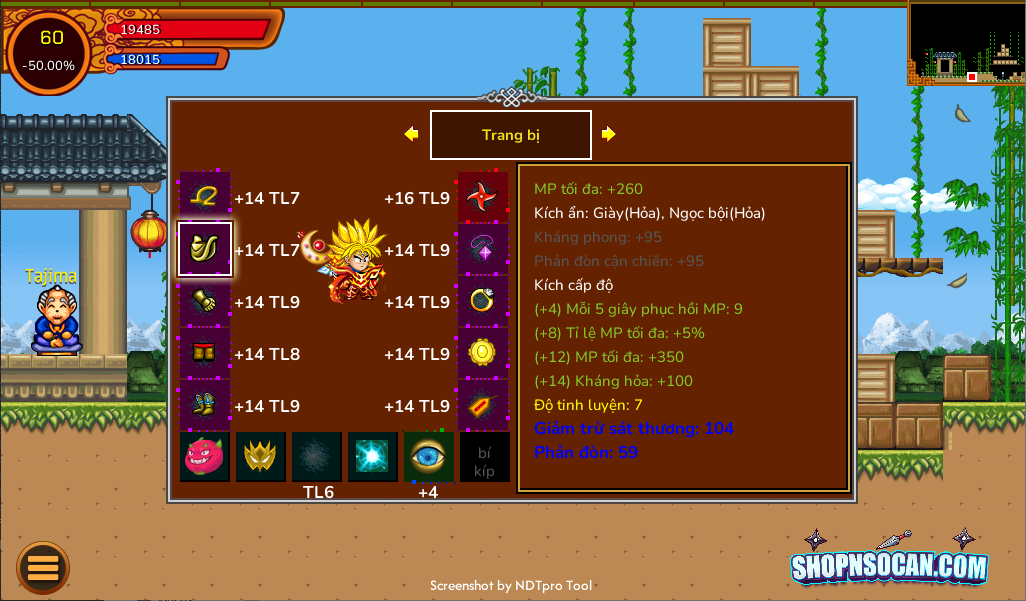Inspect the red pants equipment slot
Screen dimensions: 1026x601
point(205,353)
